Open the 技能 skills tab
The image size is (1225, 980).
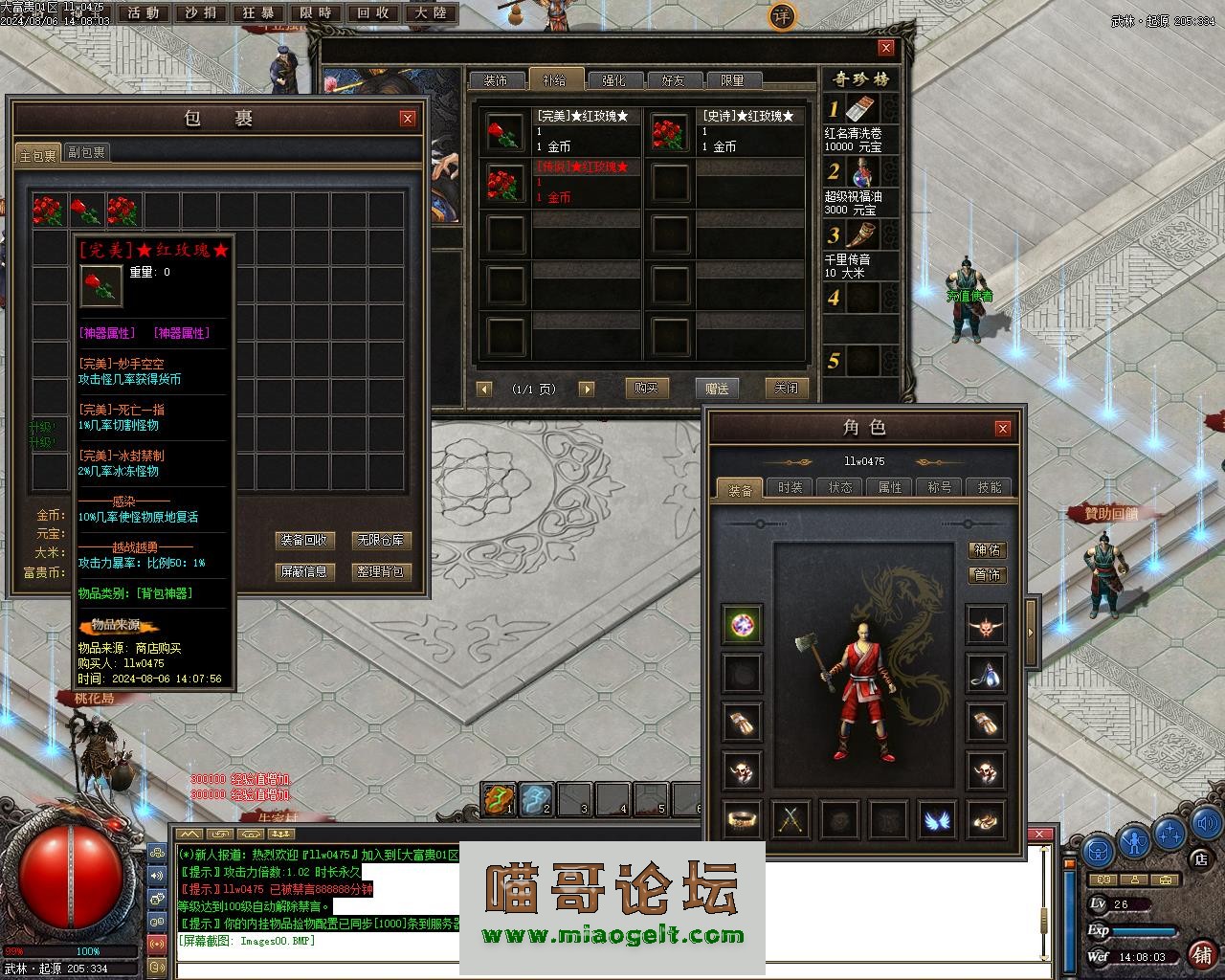click(989, 488)
